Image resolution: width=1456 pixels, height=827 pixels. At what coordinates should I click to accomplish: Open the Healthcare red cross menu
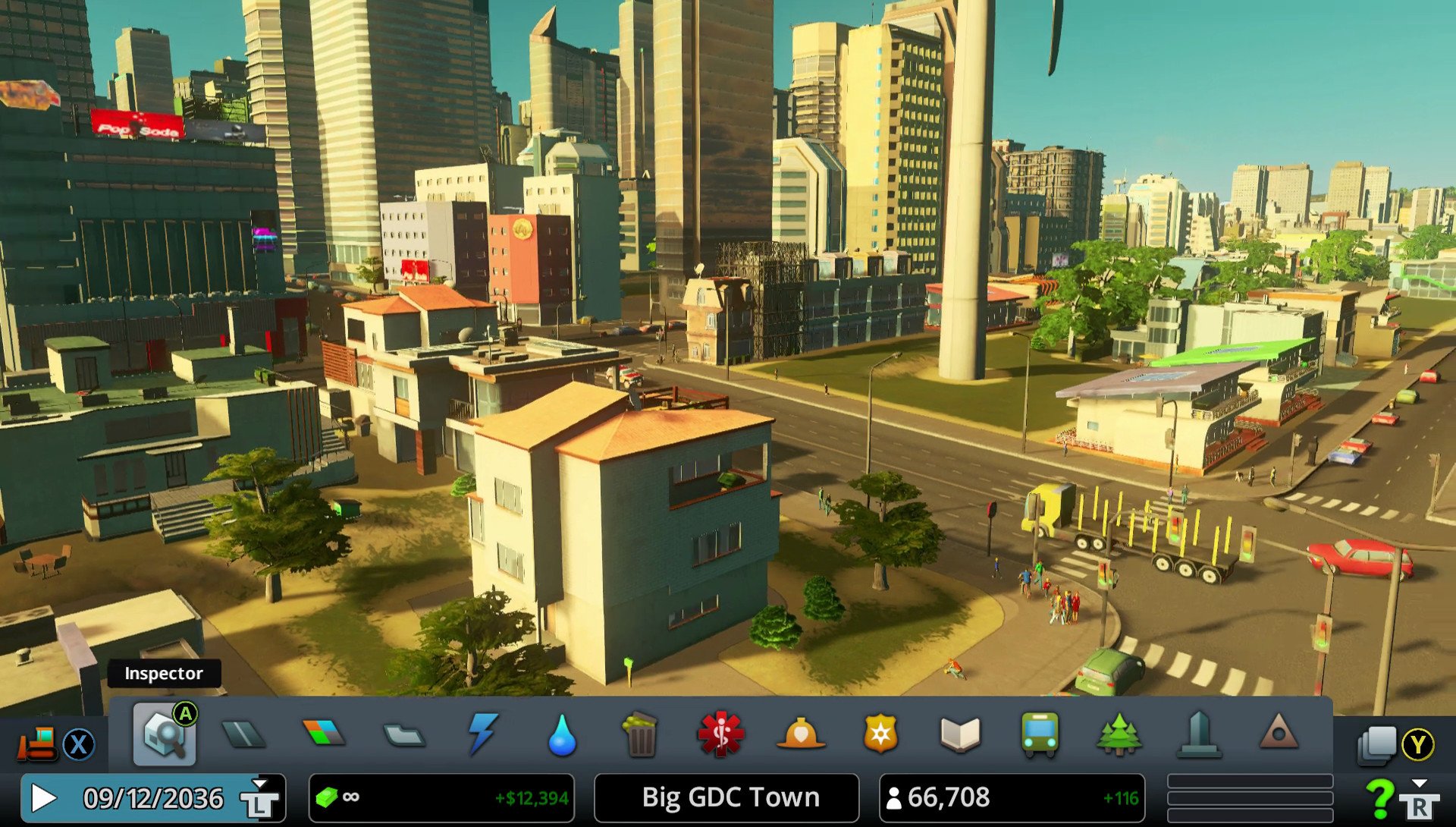click(720, 734)
